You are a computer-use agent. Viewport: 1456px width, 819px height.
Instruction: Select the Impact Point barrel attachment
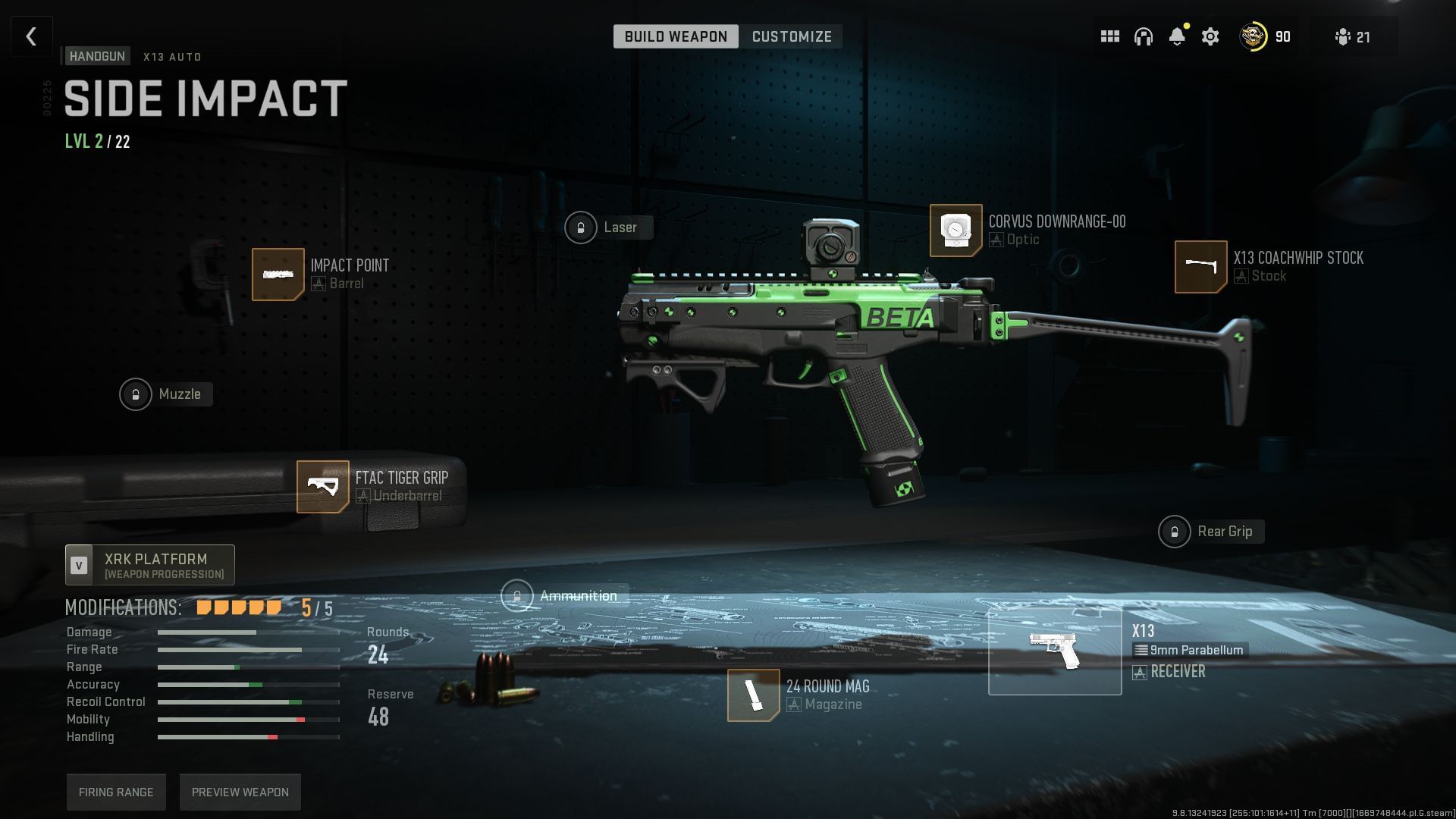click(278, 274)
